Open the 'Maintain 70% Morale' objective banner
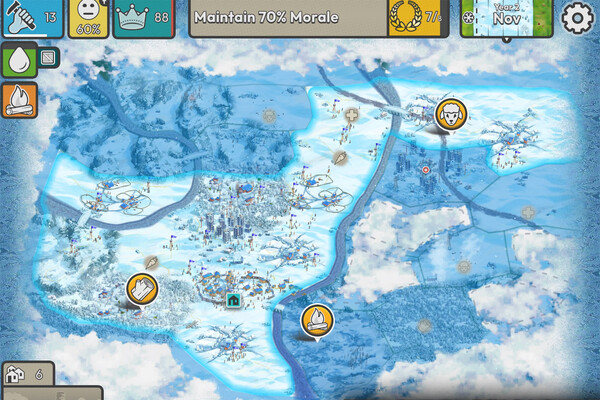 coord(286,18)
